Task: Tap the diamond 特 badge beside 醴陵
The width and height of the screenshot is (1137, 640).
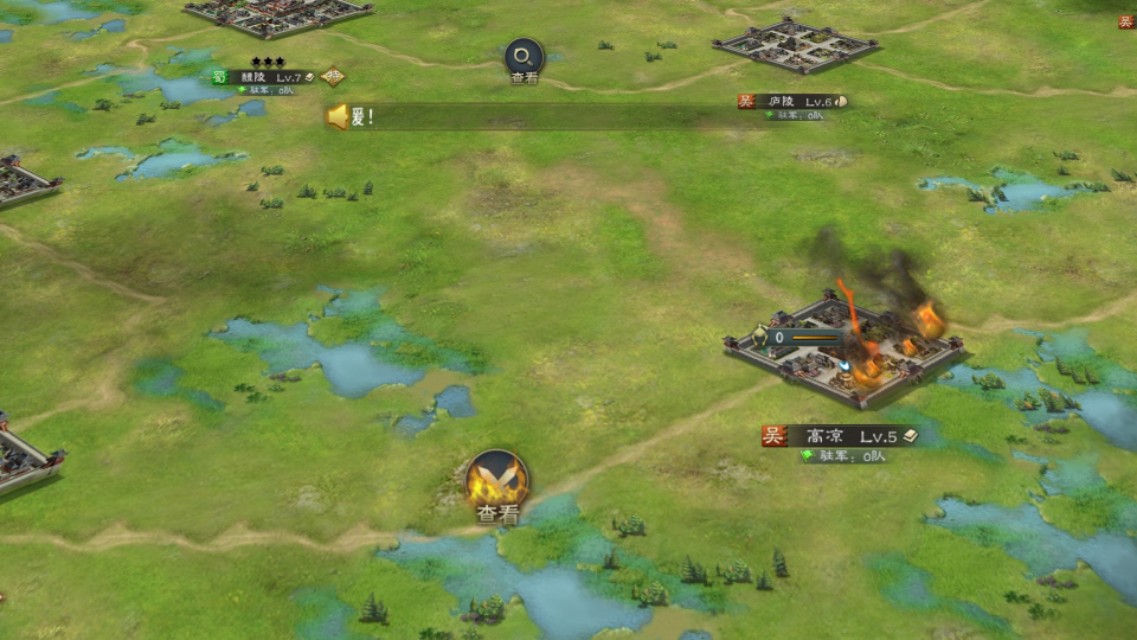Action: coord(333,76)
